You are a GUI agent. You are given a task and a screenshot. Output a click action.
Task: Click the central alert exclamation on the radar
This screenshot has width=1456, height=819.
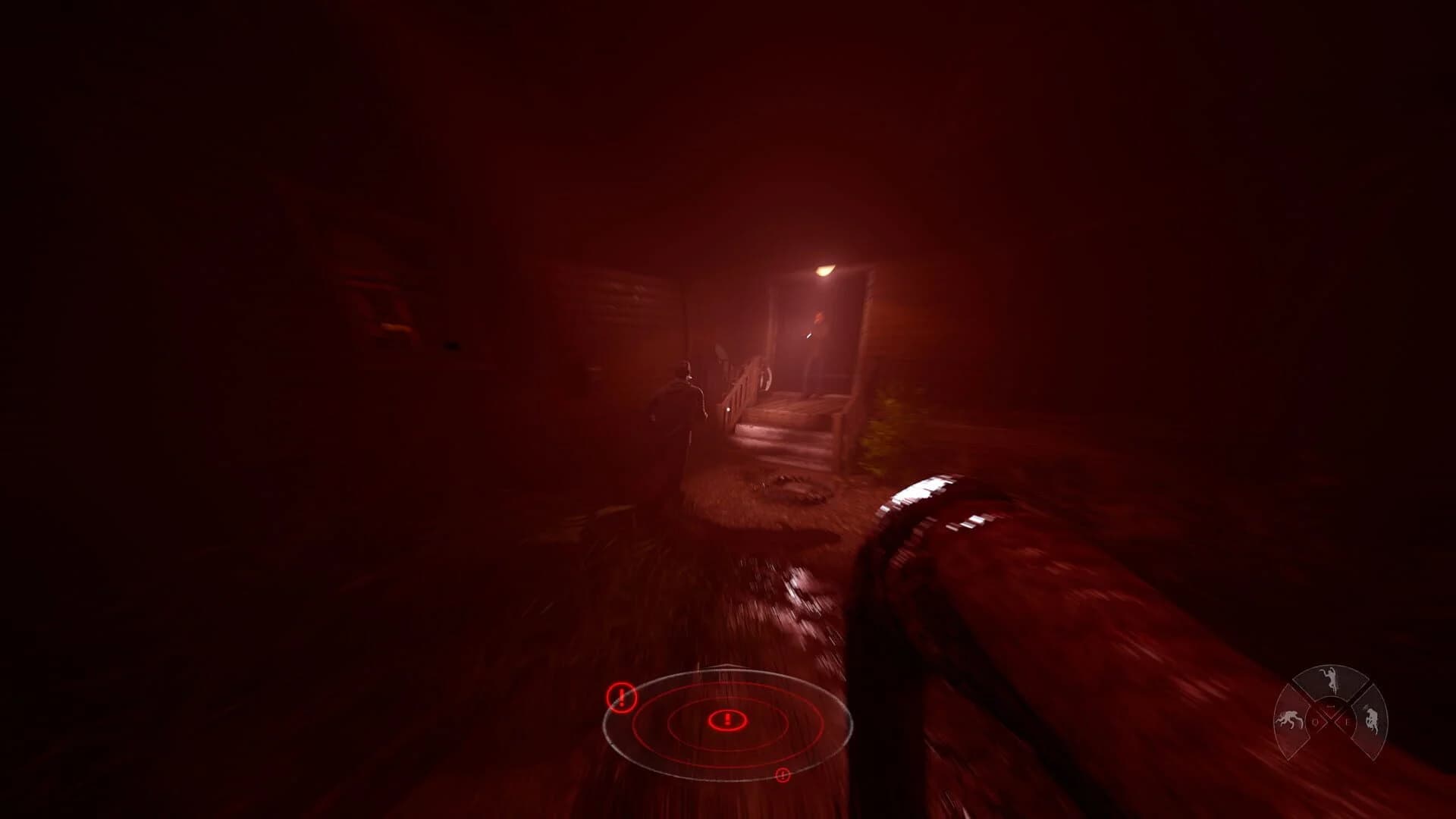point(726,719)
